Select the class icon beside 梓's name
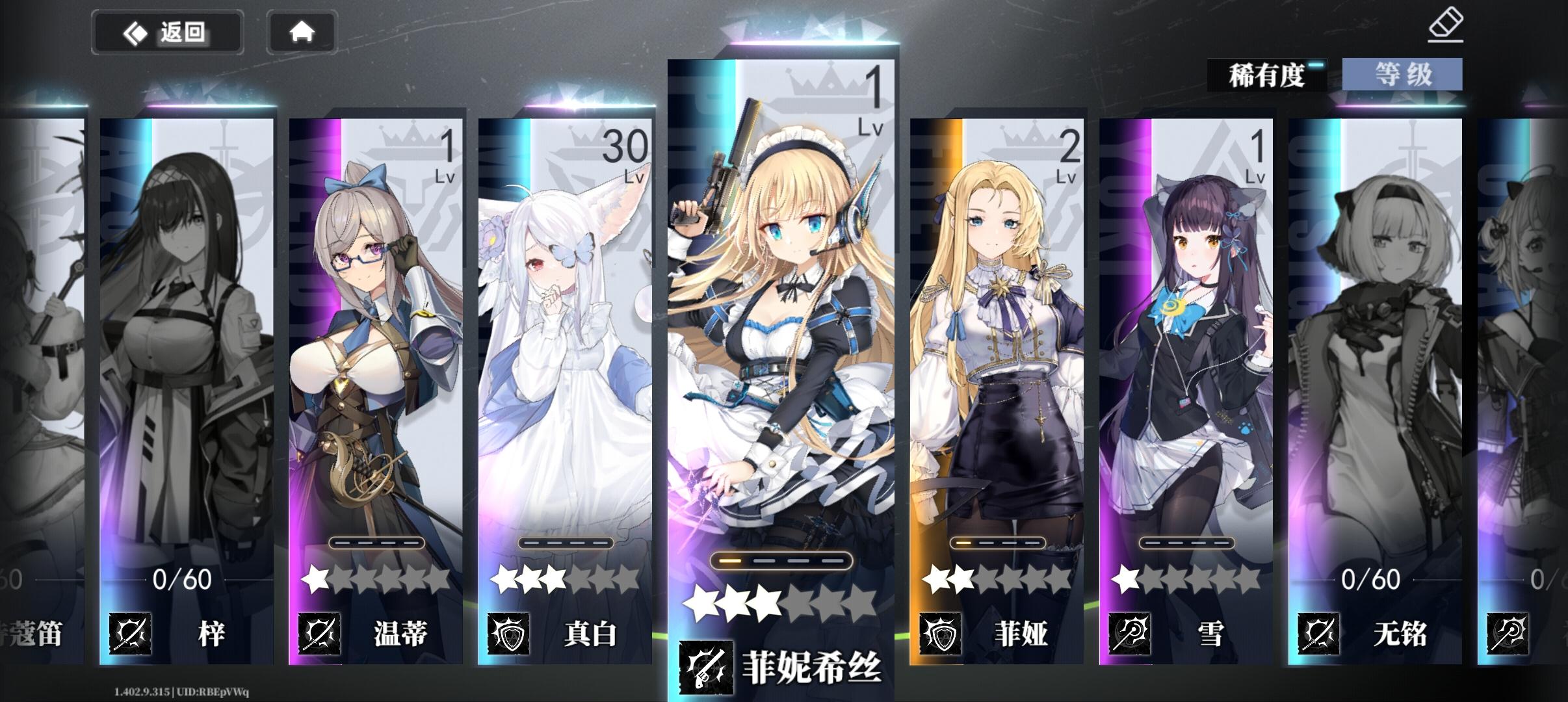 [131, 633]
